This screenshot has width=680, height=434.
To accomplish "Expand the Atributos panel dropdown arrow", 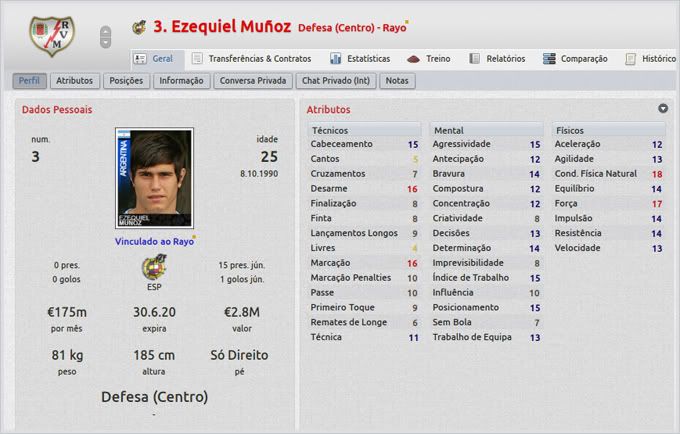I will coord(662,108).
